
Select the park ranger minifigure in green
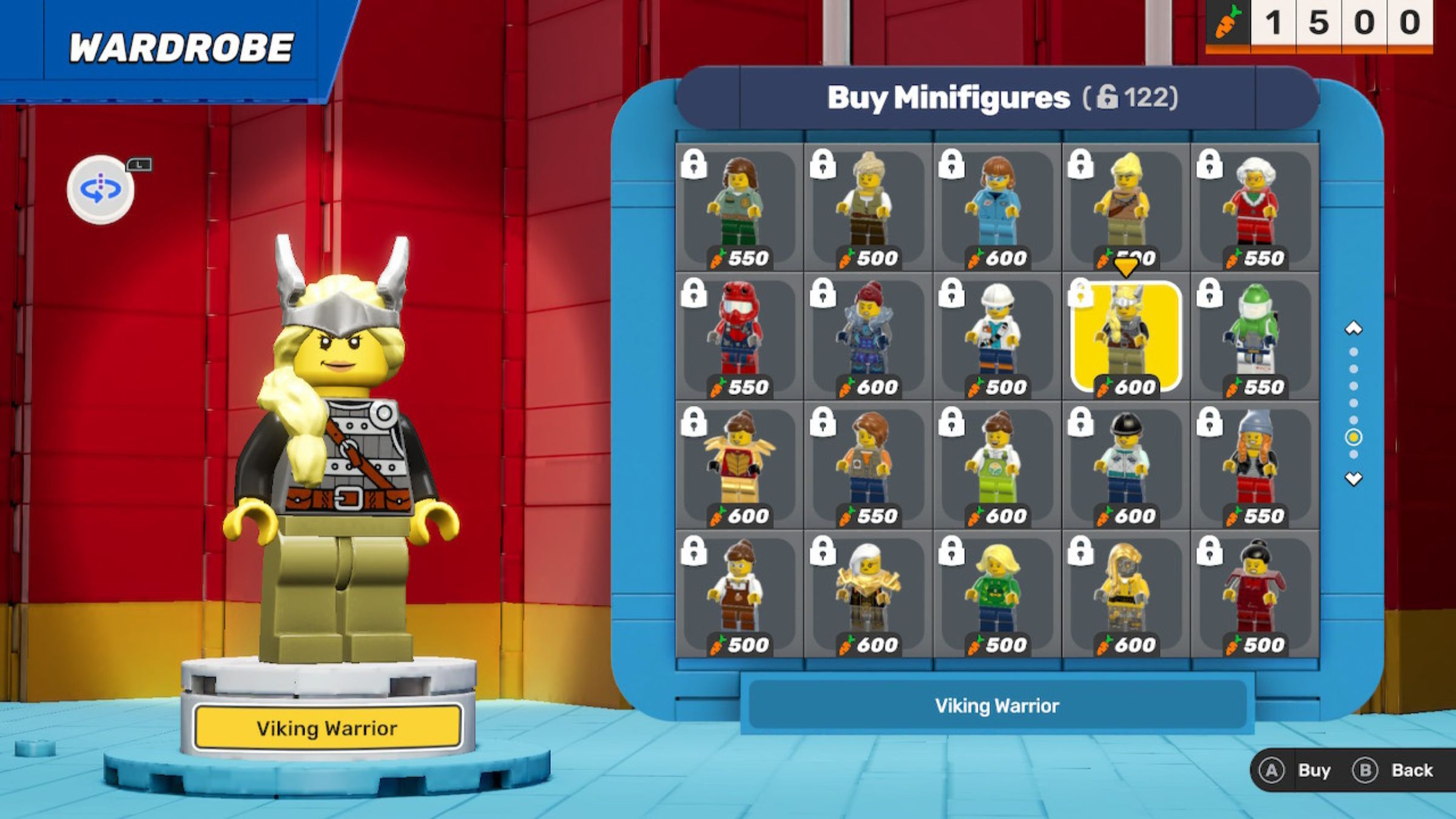coord(739,207)
